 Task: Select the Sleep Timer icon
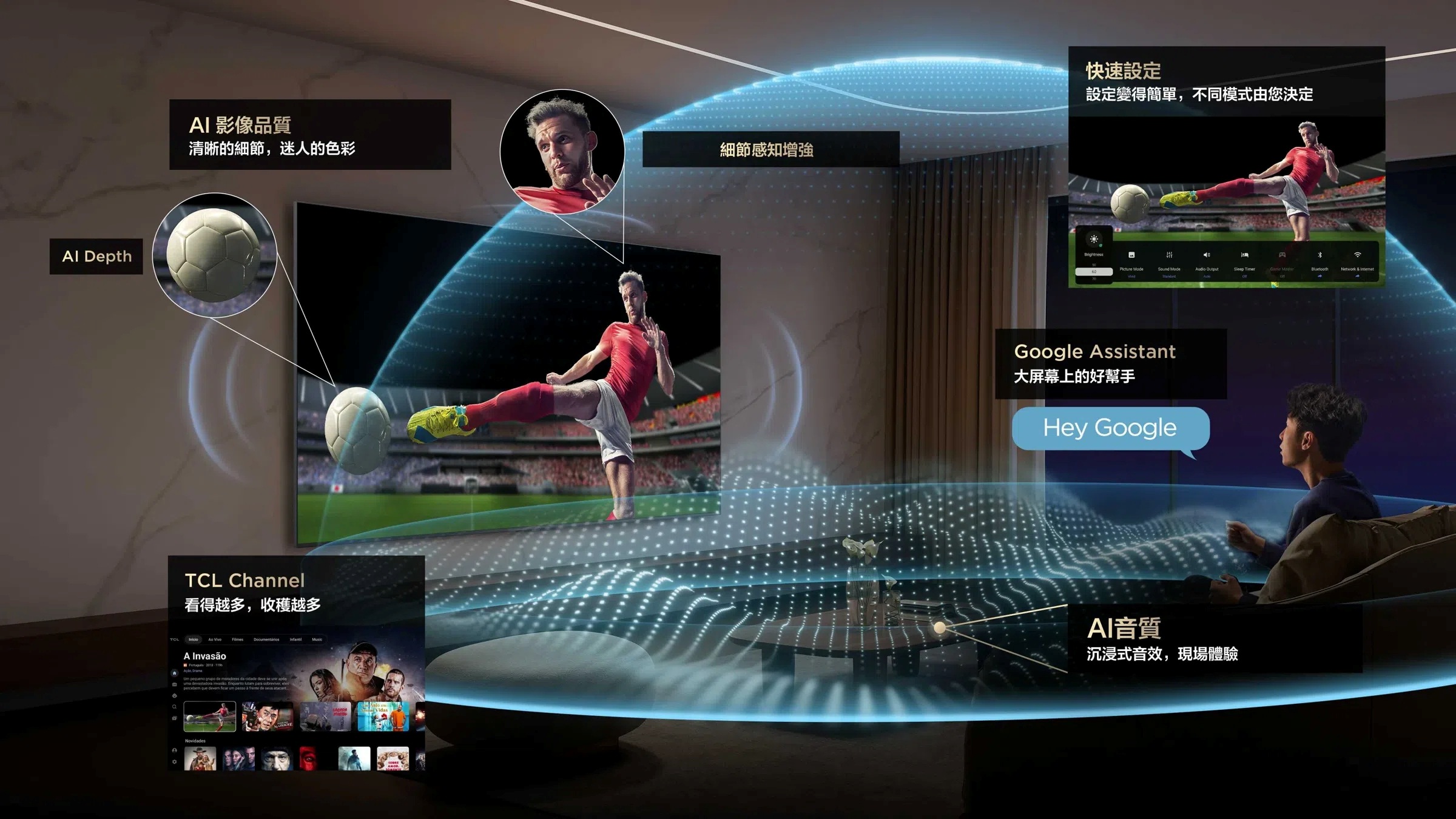click(1245, 255)
